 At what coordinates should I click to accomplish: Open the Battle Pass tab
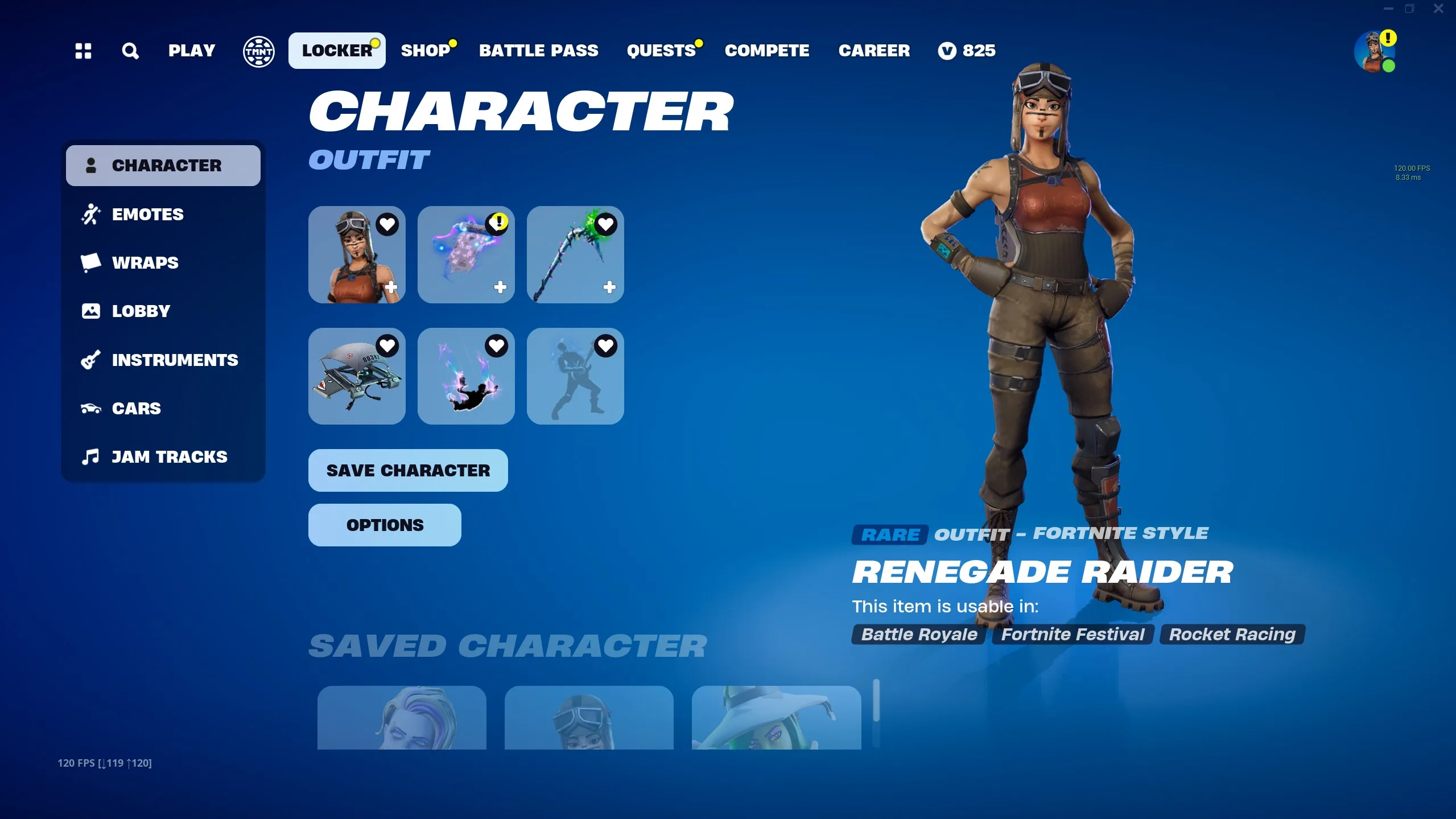[x=538, y=51]
